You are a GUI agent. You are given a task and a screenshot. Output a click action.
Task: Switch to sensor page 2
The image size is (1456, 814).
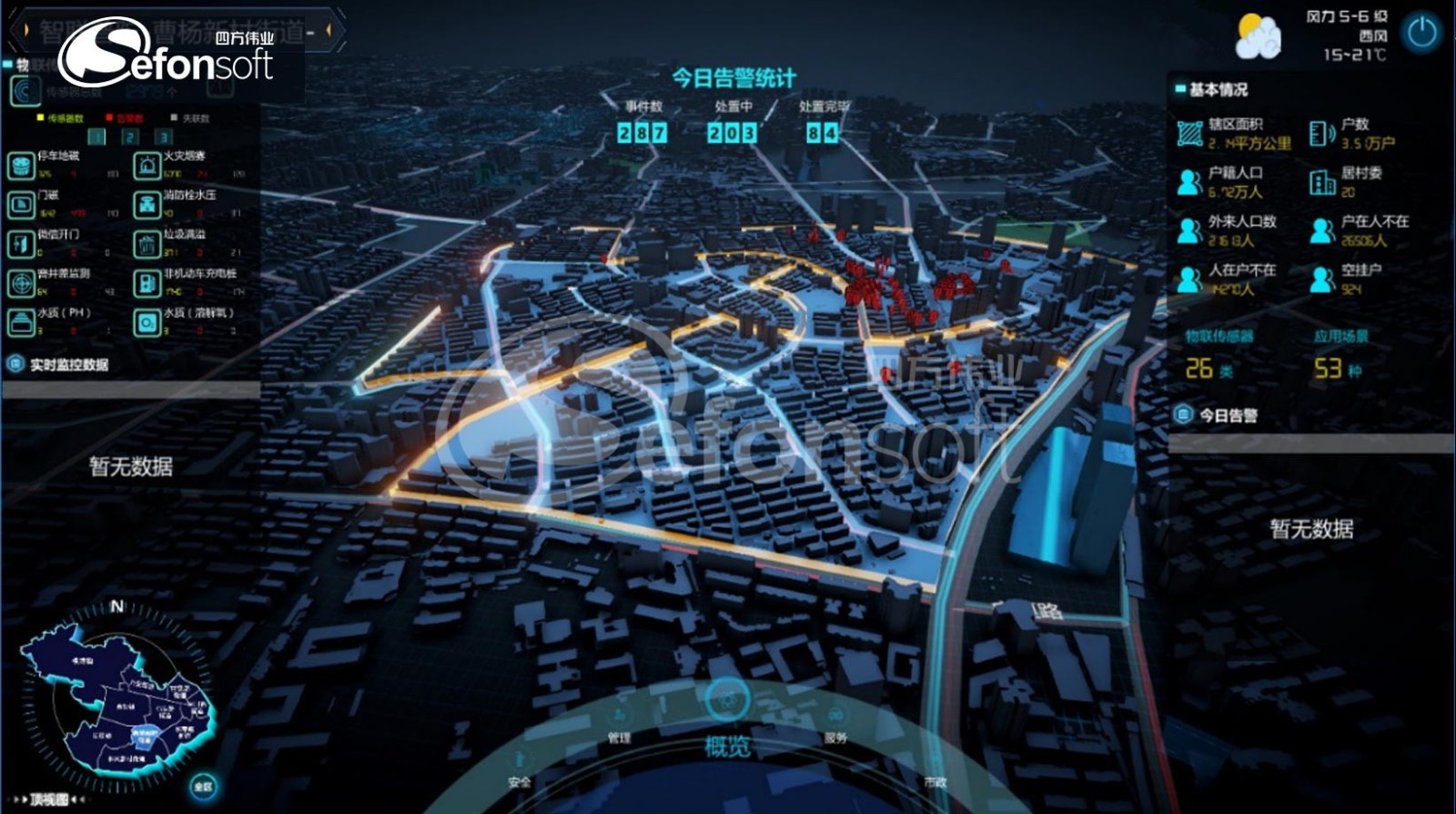click(x=130, y=137)
